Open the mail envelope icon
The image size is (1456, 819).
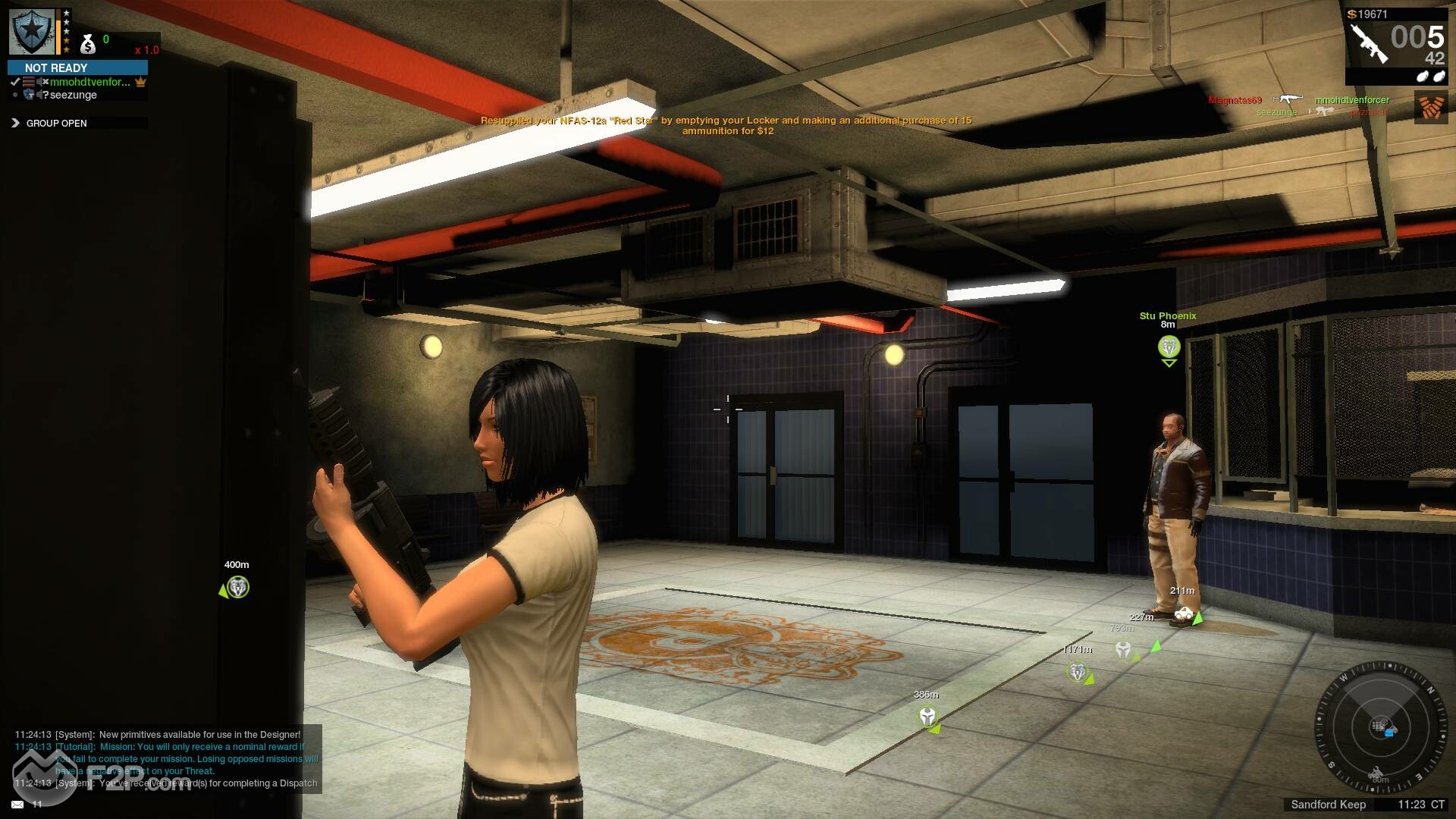pos(17,804)
